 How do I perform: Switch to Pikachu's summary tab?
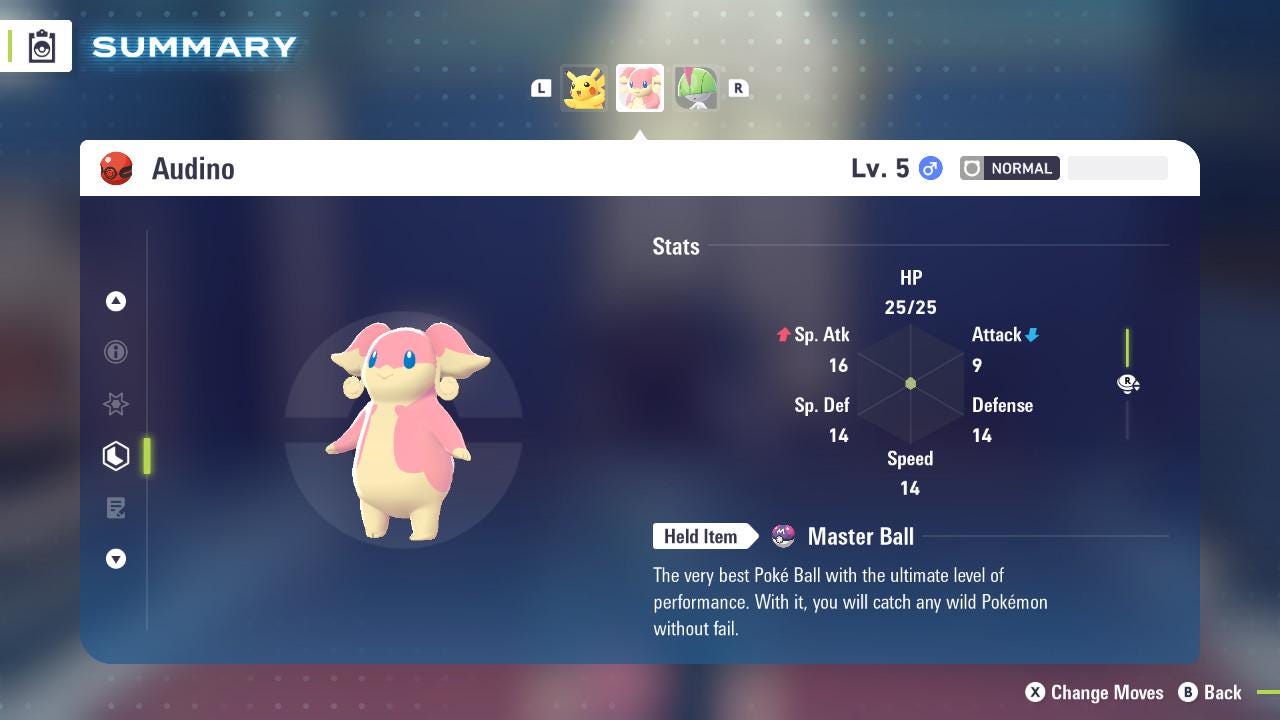[x=584, y=88]
